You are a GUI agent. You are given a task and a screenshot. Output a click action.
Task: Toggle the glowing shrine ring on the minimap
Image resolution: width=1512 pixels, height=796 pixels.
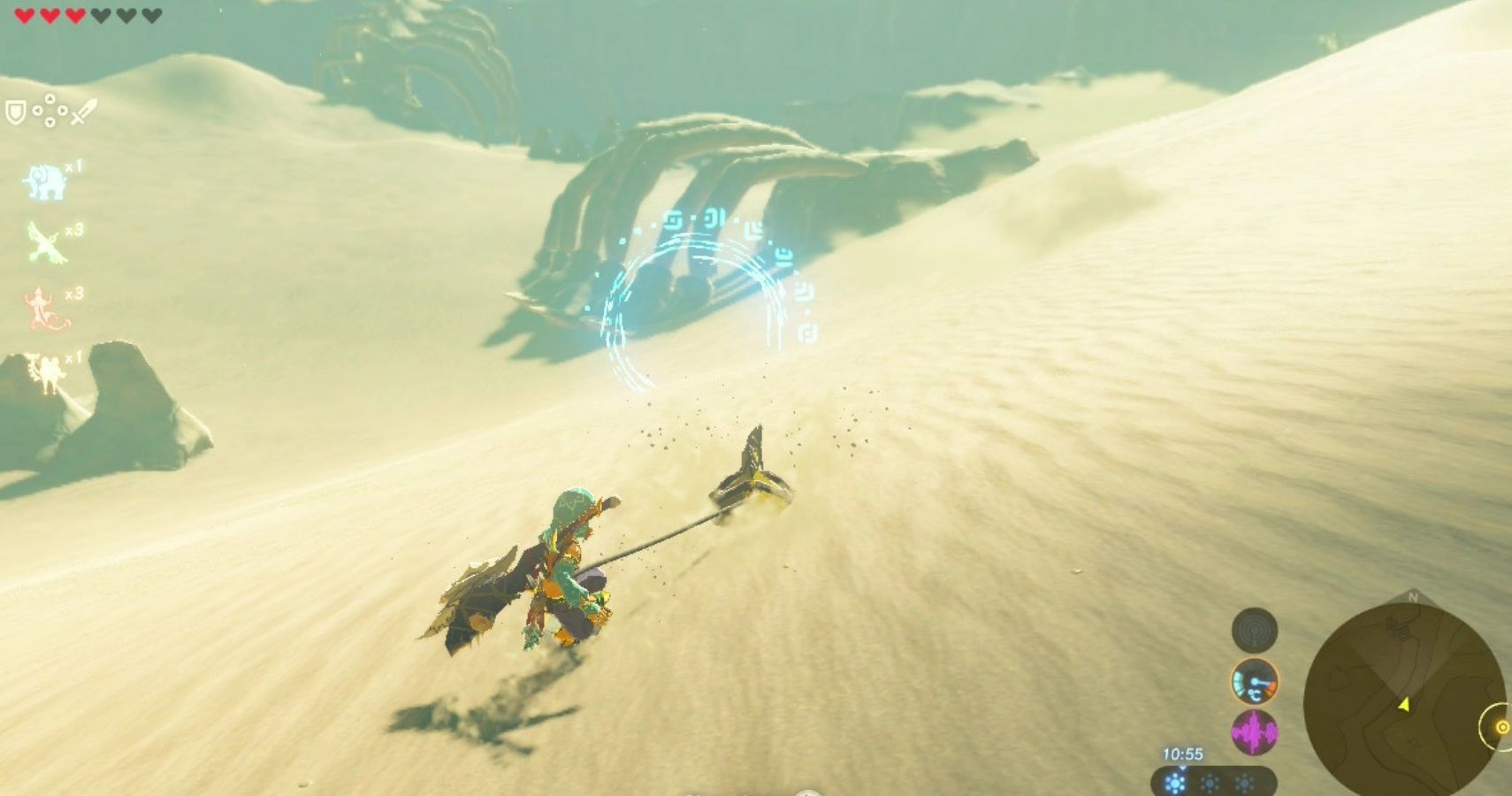click(1503, 728)
